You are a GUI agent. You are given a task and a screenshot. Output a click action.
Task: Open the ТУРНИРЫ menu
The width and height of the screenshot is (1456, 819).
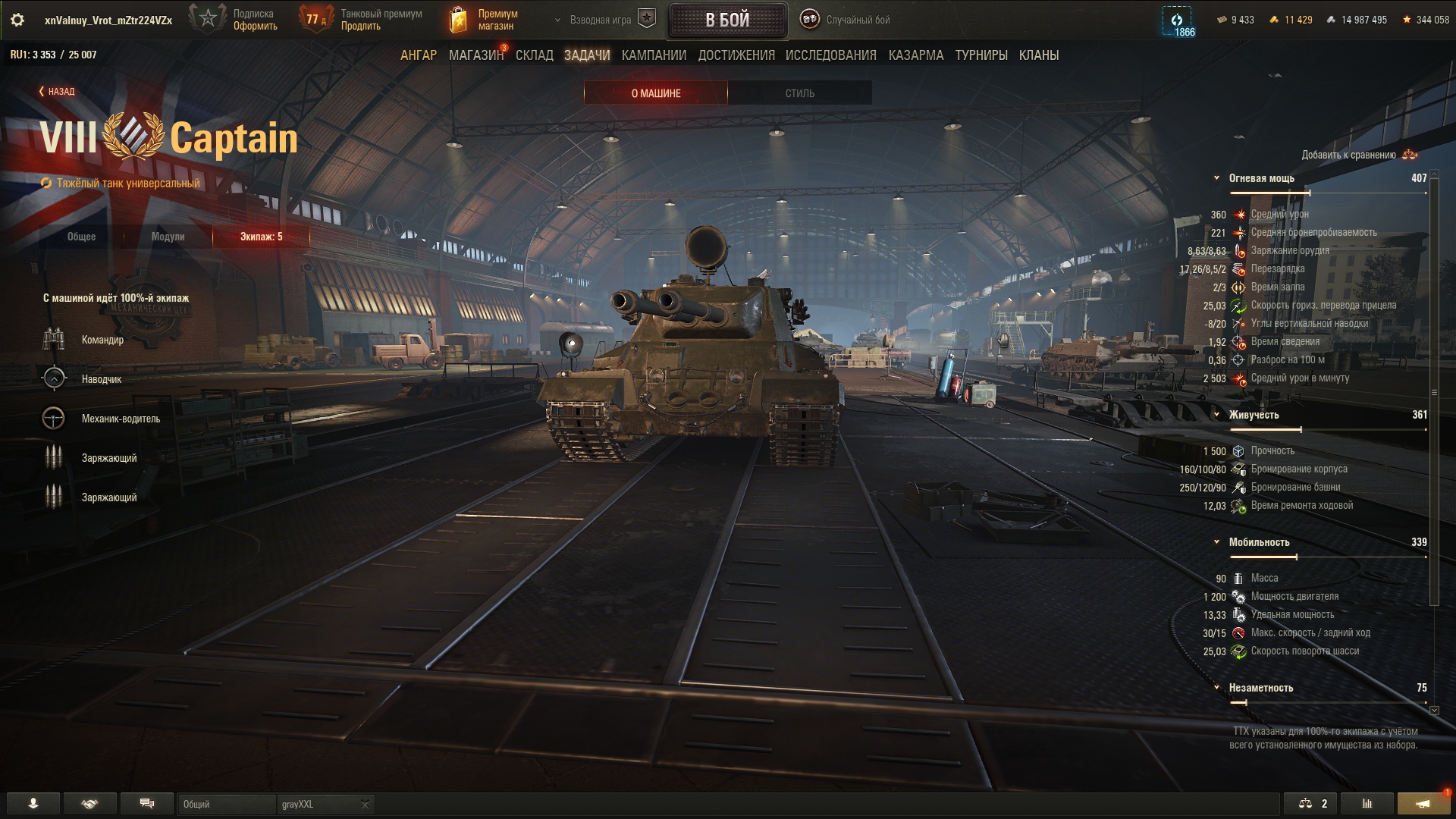[x=981, y=55]
